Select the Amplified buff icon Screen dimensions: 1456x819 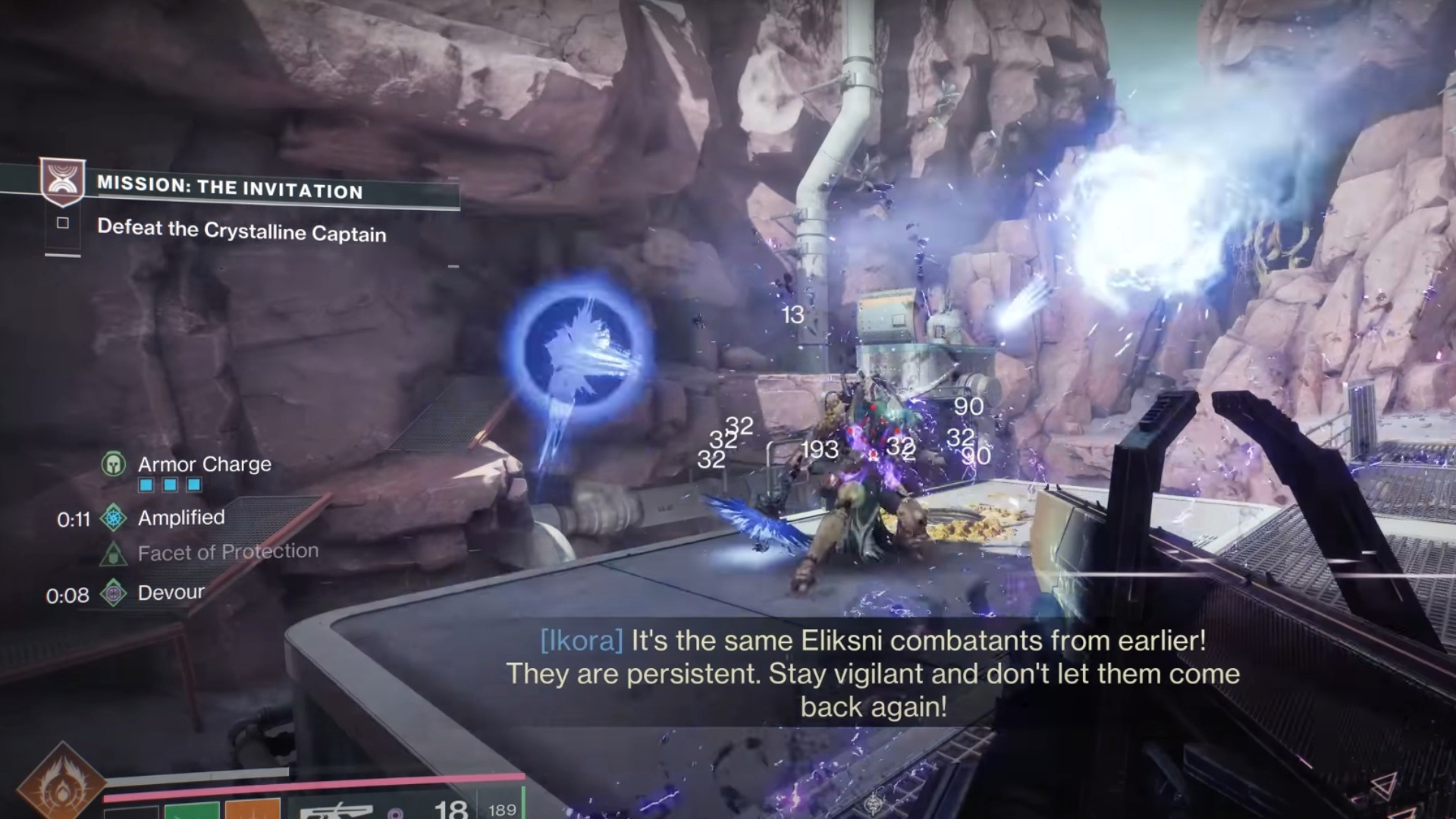click(x=114, y=518)
